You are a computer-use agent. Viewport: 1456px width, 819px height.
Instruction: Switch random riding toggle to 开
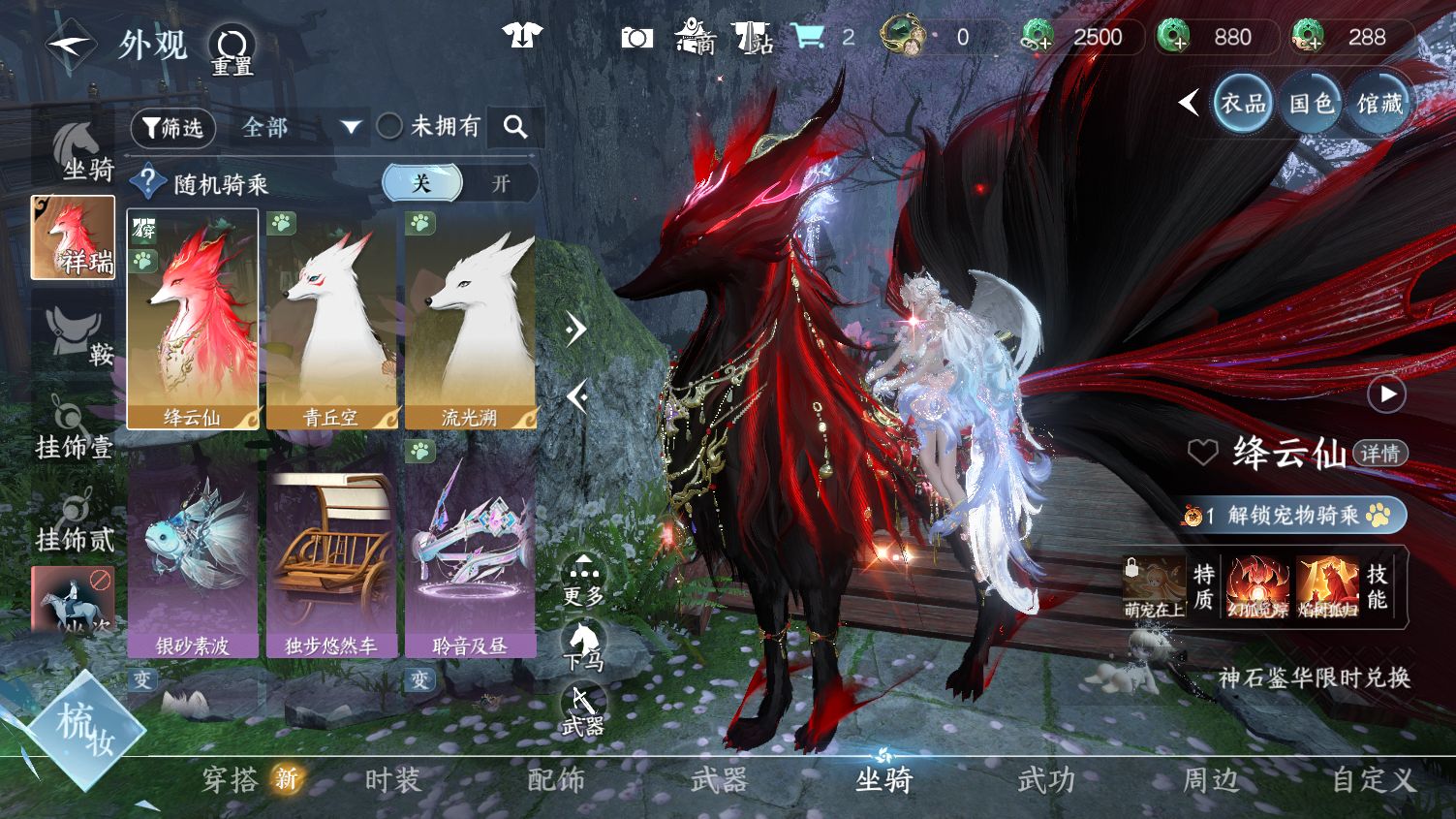pyautogui.click(x=500, y=183)
